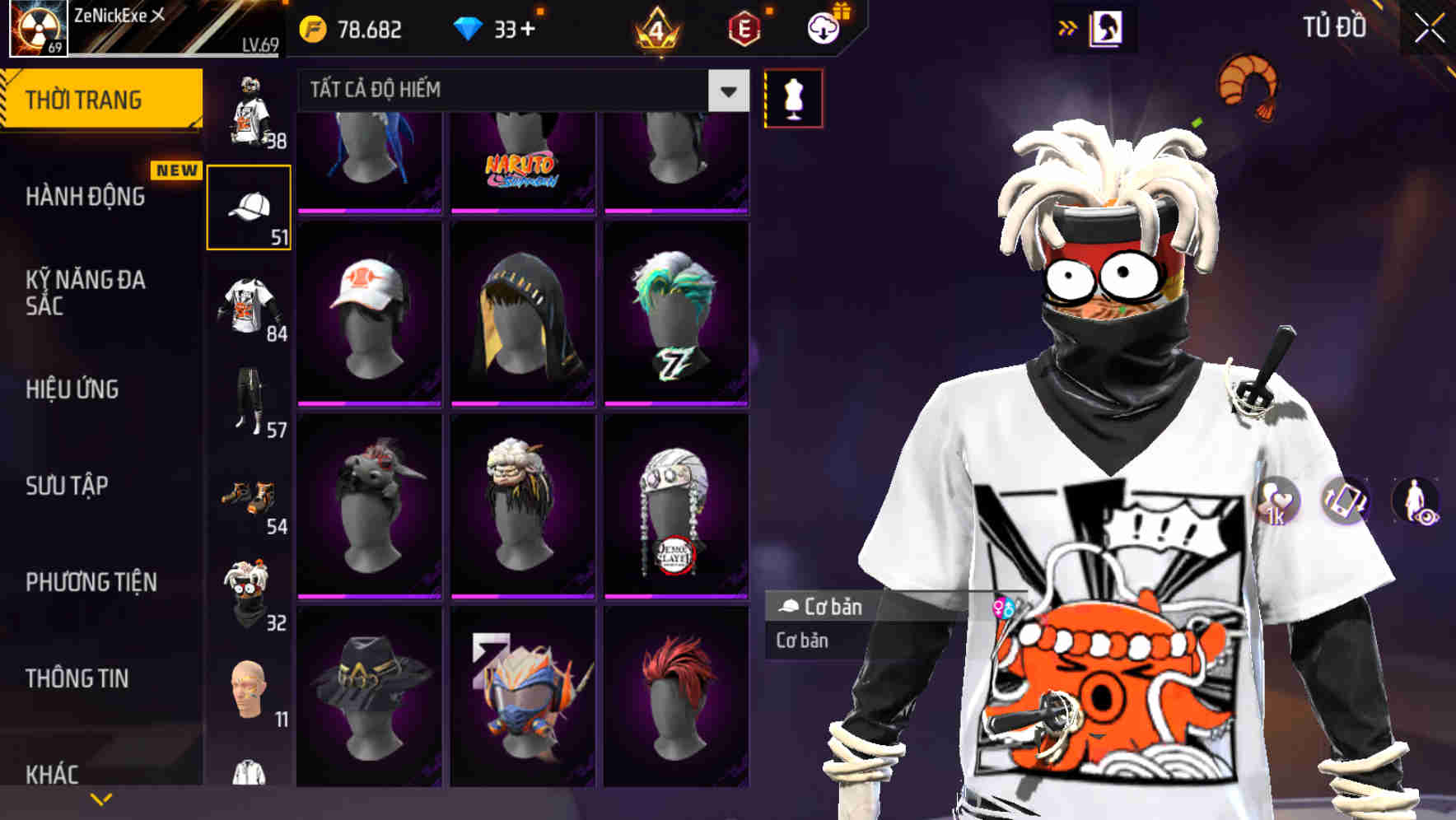The image size is (1456, 820).
Task: Click the mannequin preview icon beside filter
Action: [x=794, y=96]
